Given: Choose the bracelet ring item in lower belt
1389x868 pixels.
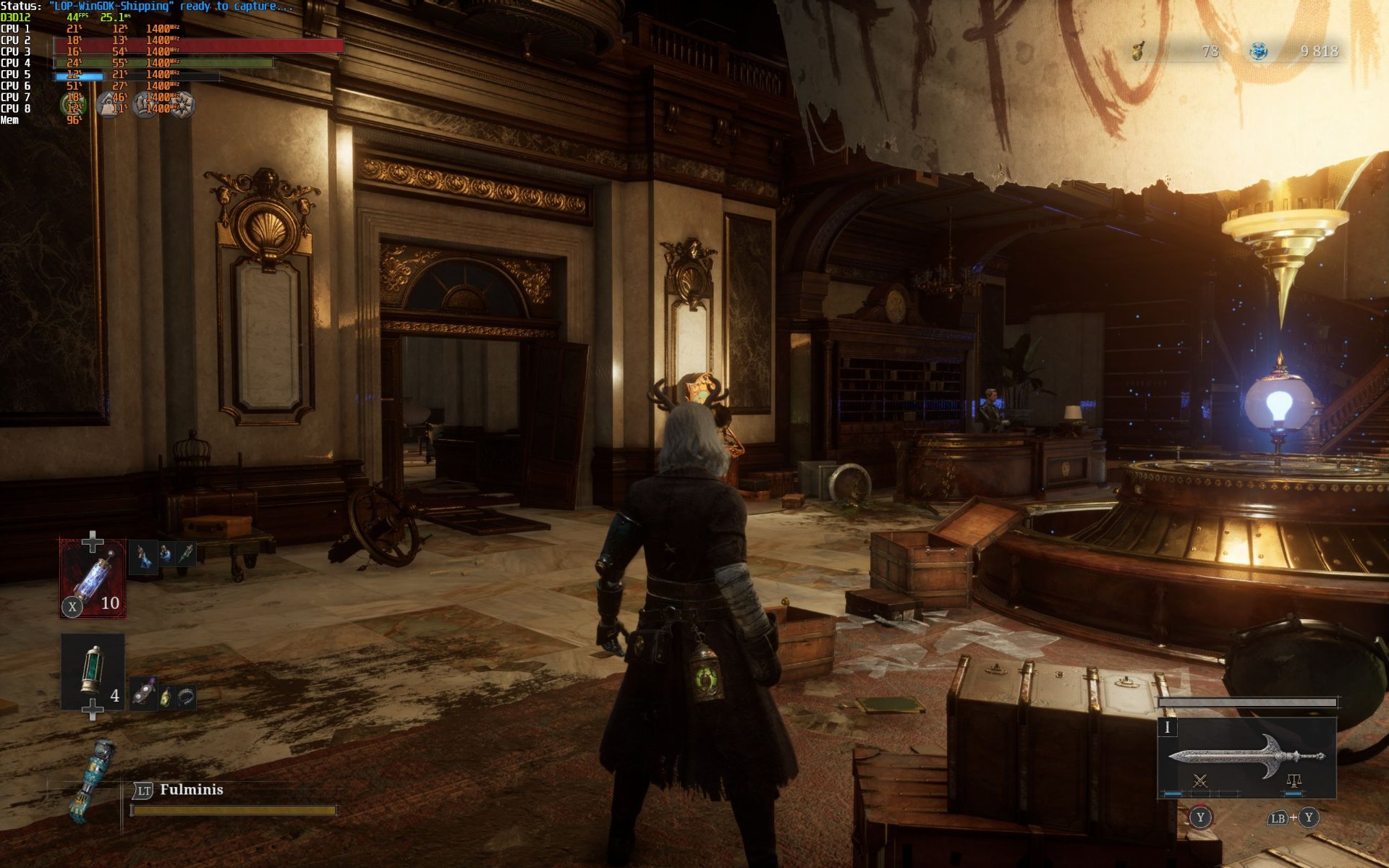Looking at the screenshot, I should click(x=186, y=697).
